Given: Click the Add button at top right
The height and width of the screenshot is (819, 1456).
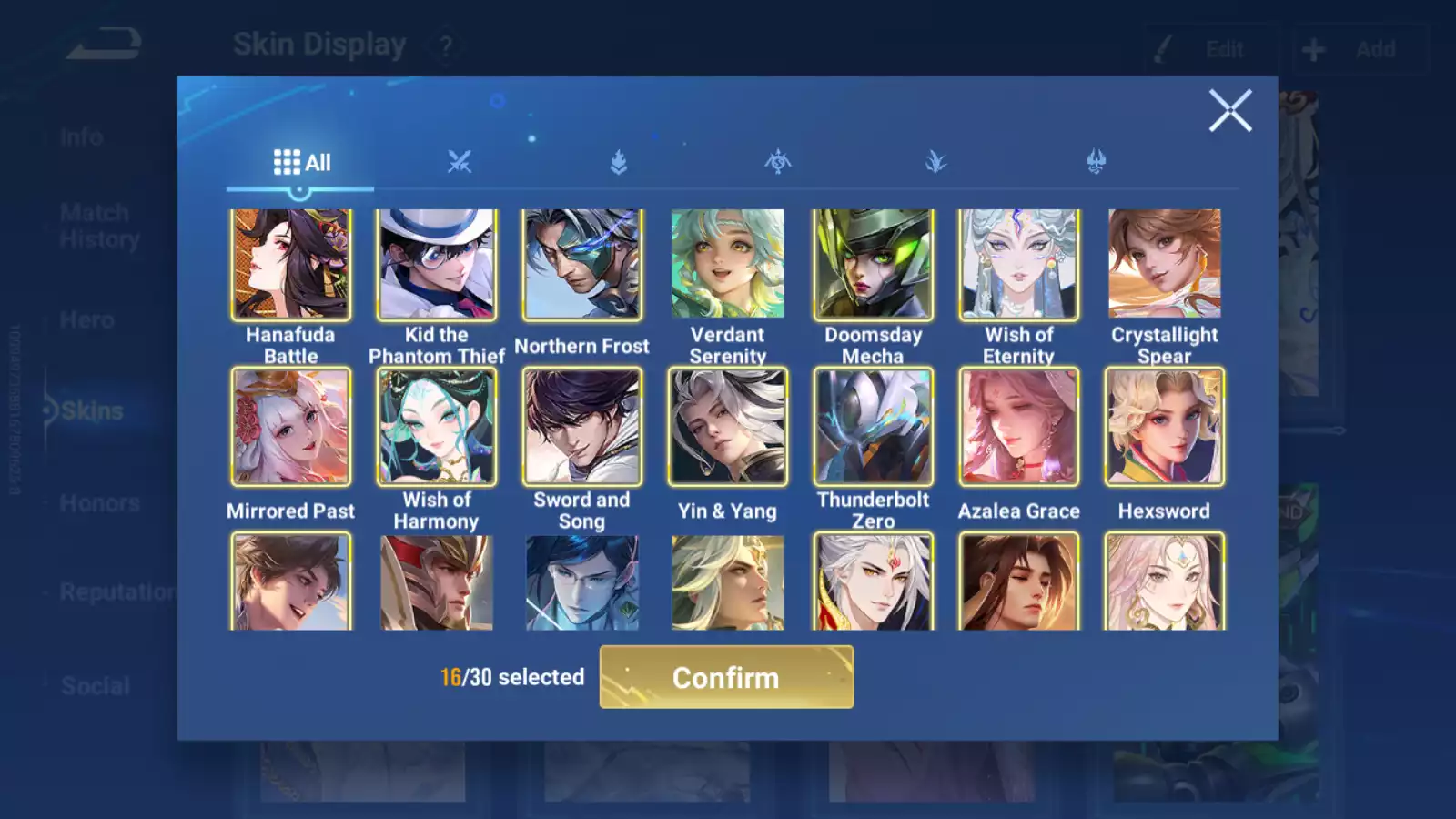Looking at the screenshot, I should (x=1360, y=49).
